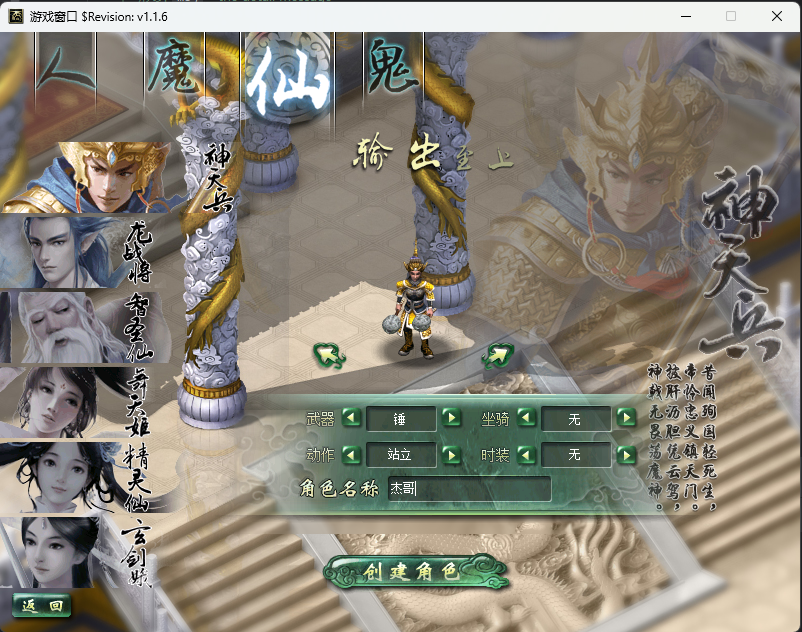Screen dimensions: 802x632
Task: Create the character with 创建角色
Action: point(416,572)
